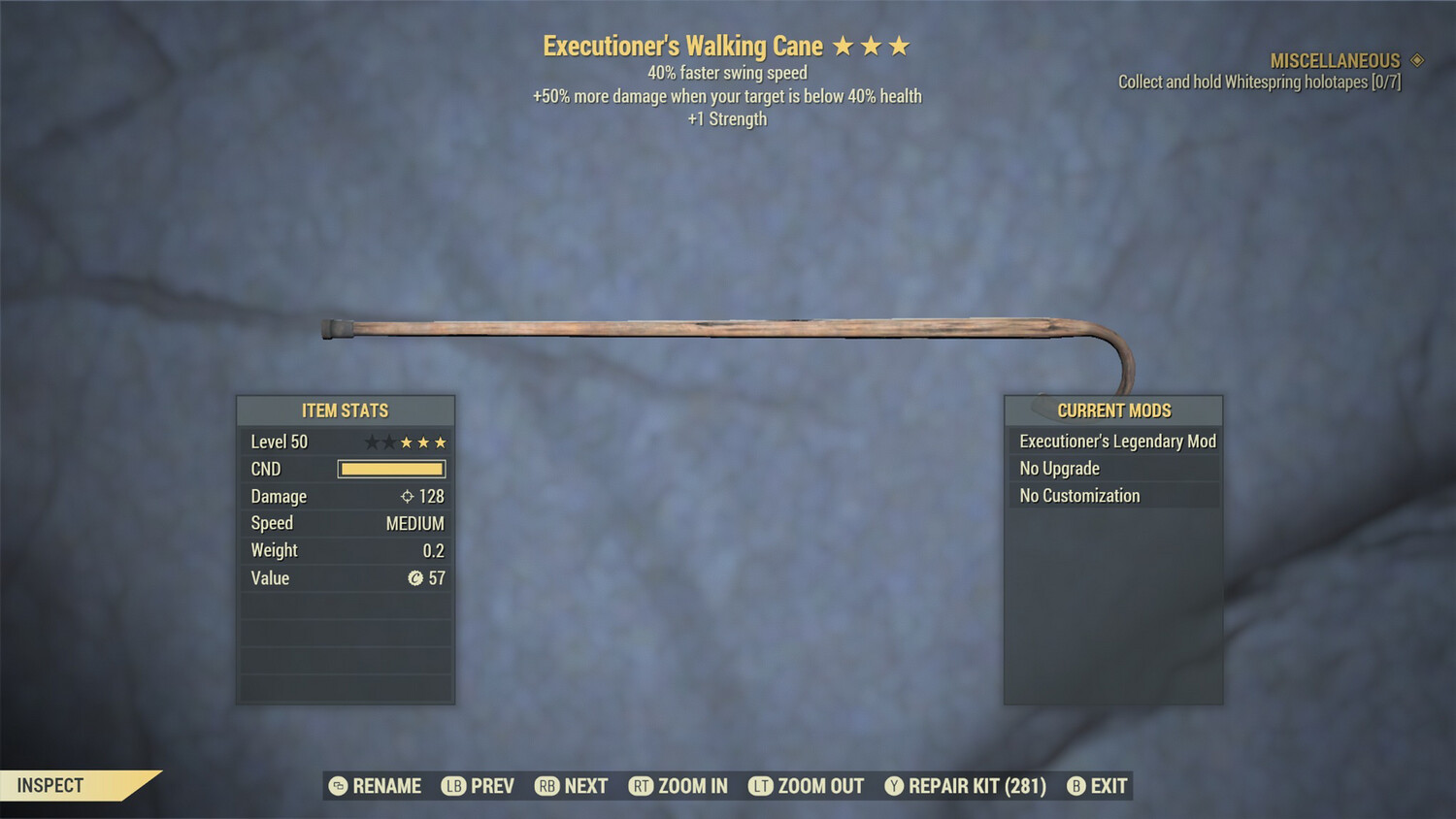
Task: Switch to the INSPECT tab
Action: 49,785
